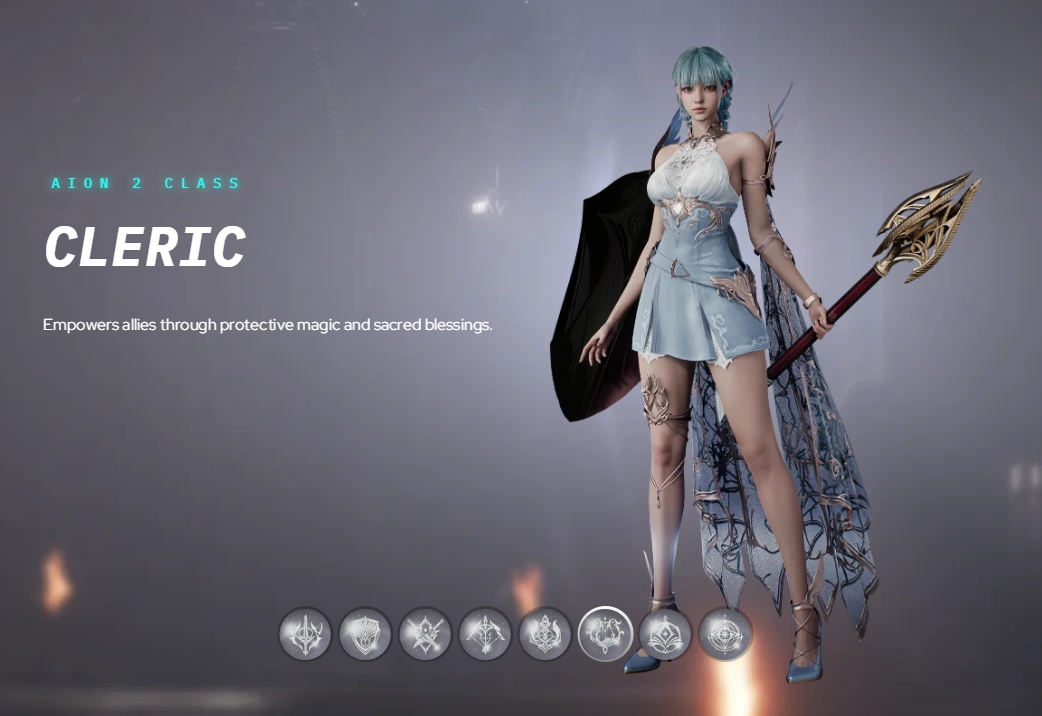Choose the shield class icon

coord(365,634)
